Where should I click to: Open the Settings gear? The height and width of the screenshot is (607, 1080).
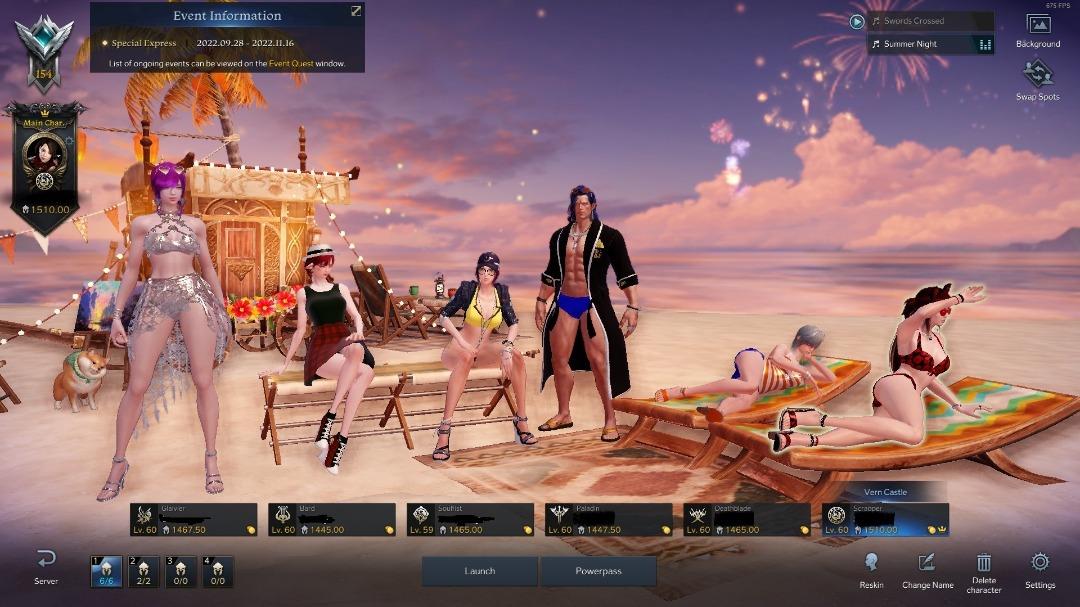pyautogui.click(x=1040, y=569)
